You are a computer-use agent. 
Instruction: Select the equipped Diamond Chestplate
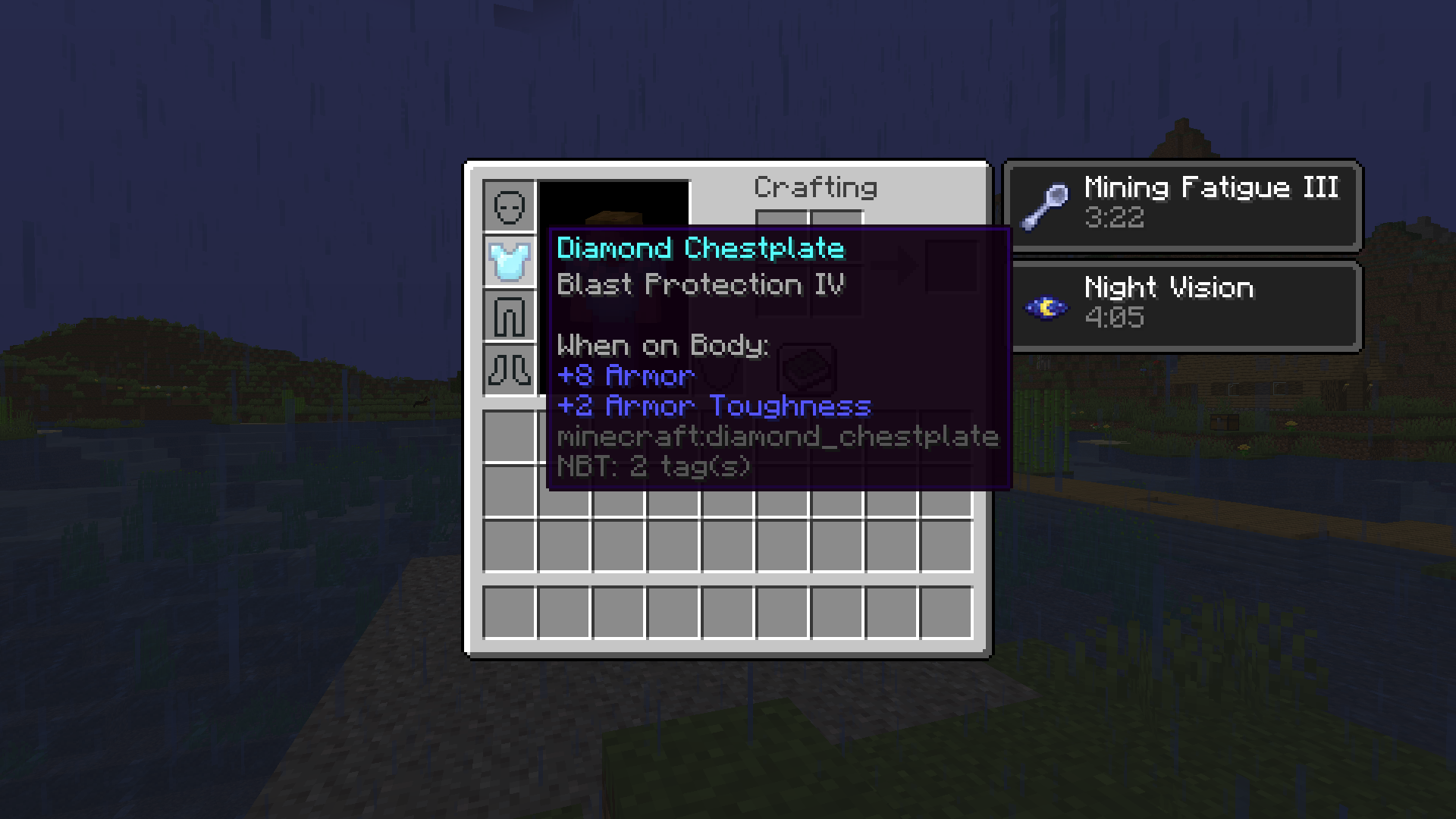(510, 261)
